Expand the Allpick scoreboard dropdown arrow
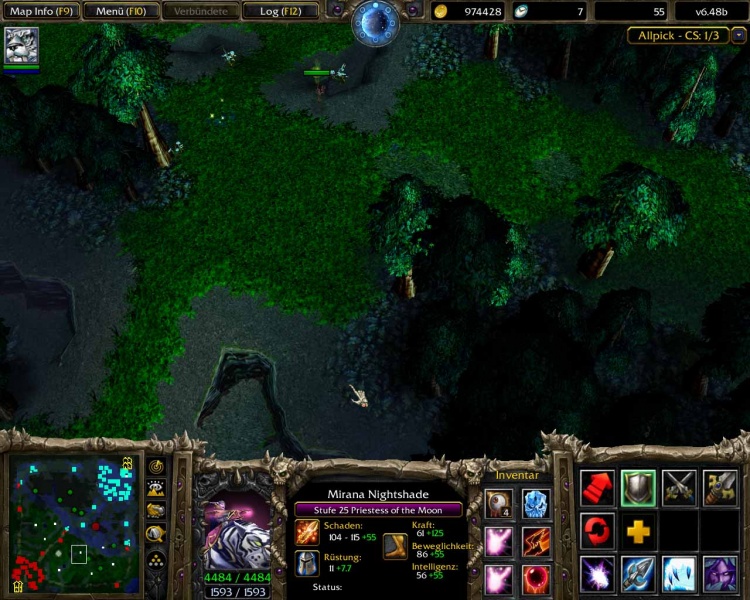This screenshot has height=600, width=750. [739, 35]
